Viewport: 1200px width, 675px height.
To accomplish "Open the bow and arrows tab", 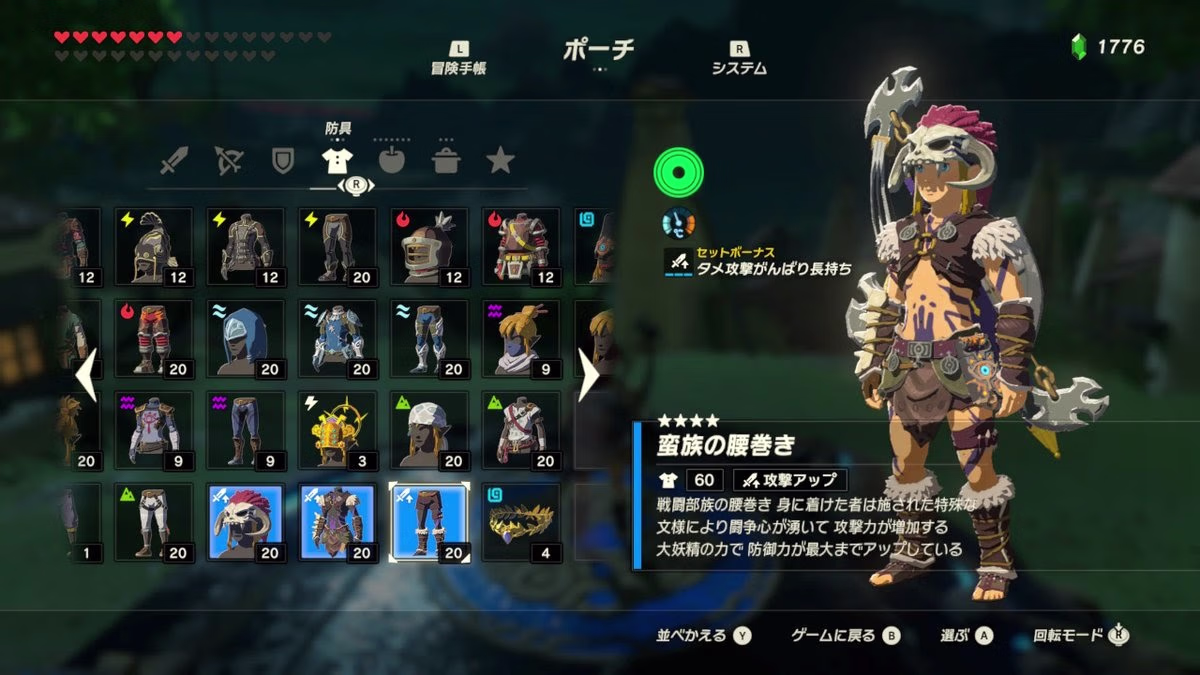I will pyautogui.click(x=229, y=160).
